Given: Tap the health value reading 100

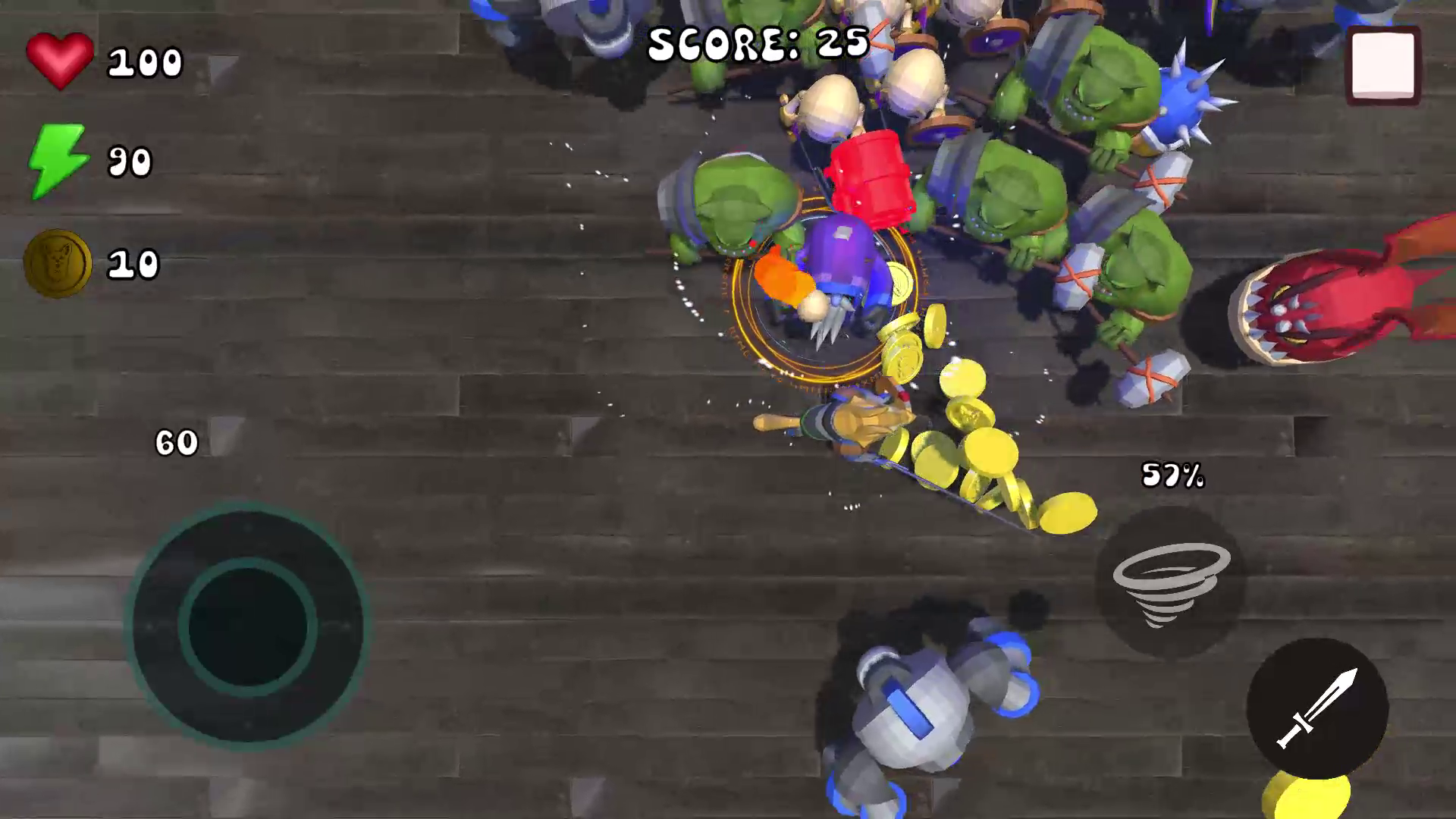Looking at the screenshot, I should pos(146,61).
